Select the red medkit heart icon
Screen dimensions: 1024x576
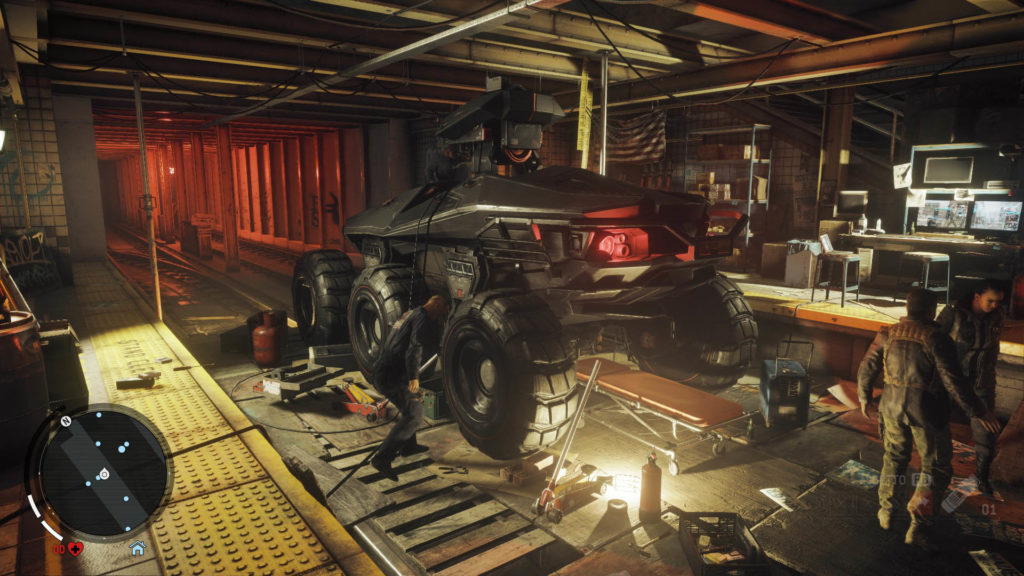tap(76, 548)
